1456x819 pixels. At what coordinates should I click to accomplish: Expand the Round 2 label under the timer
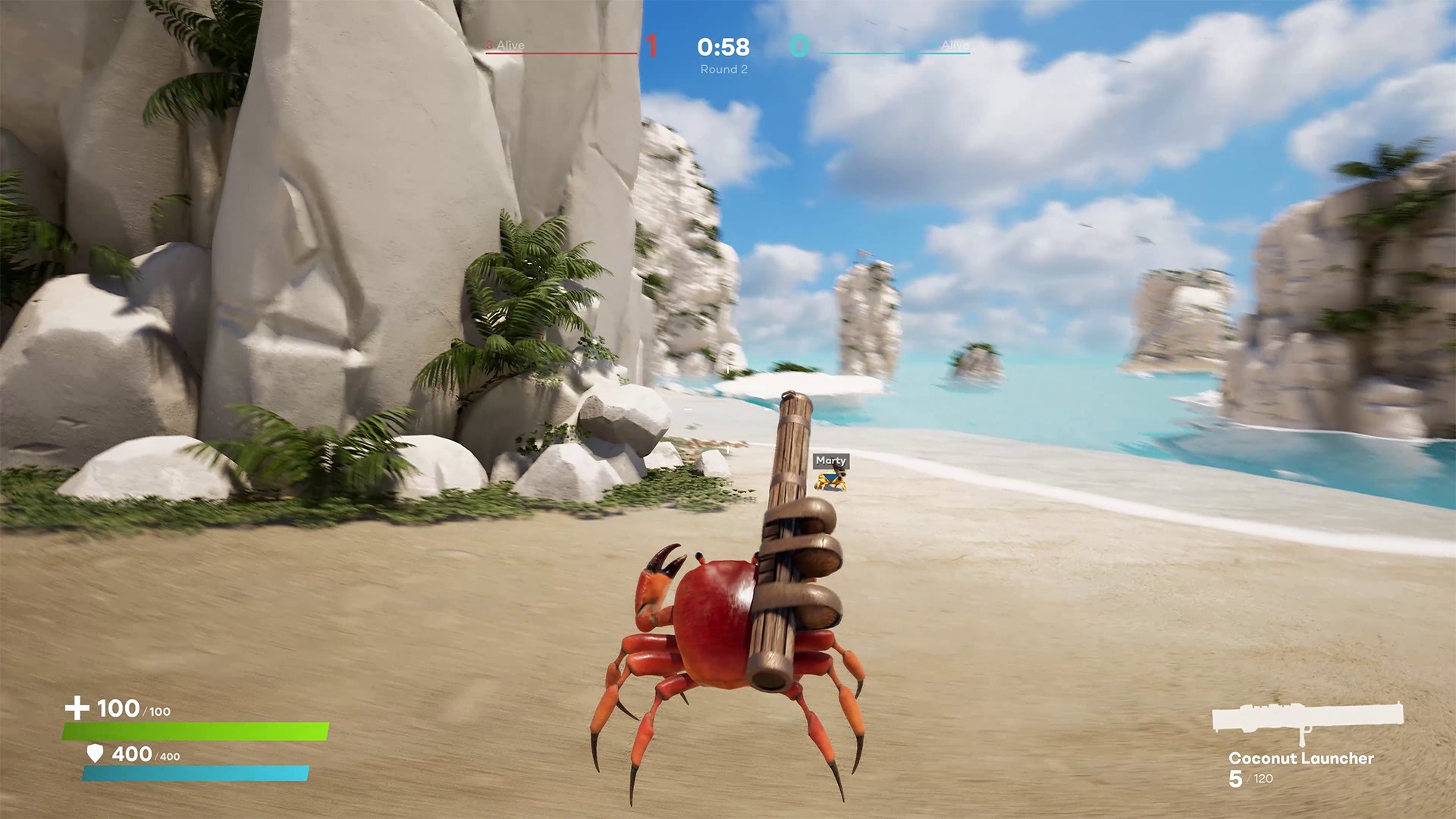click(723, 67)
